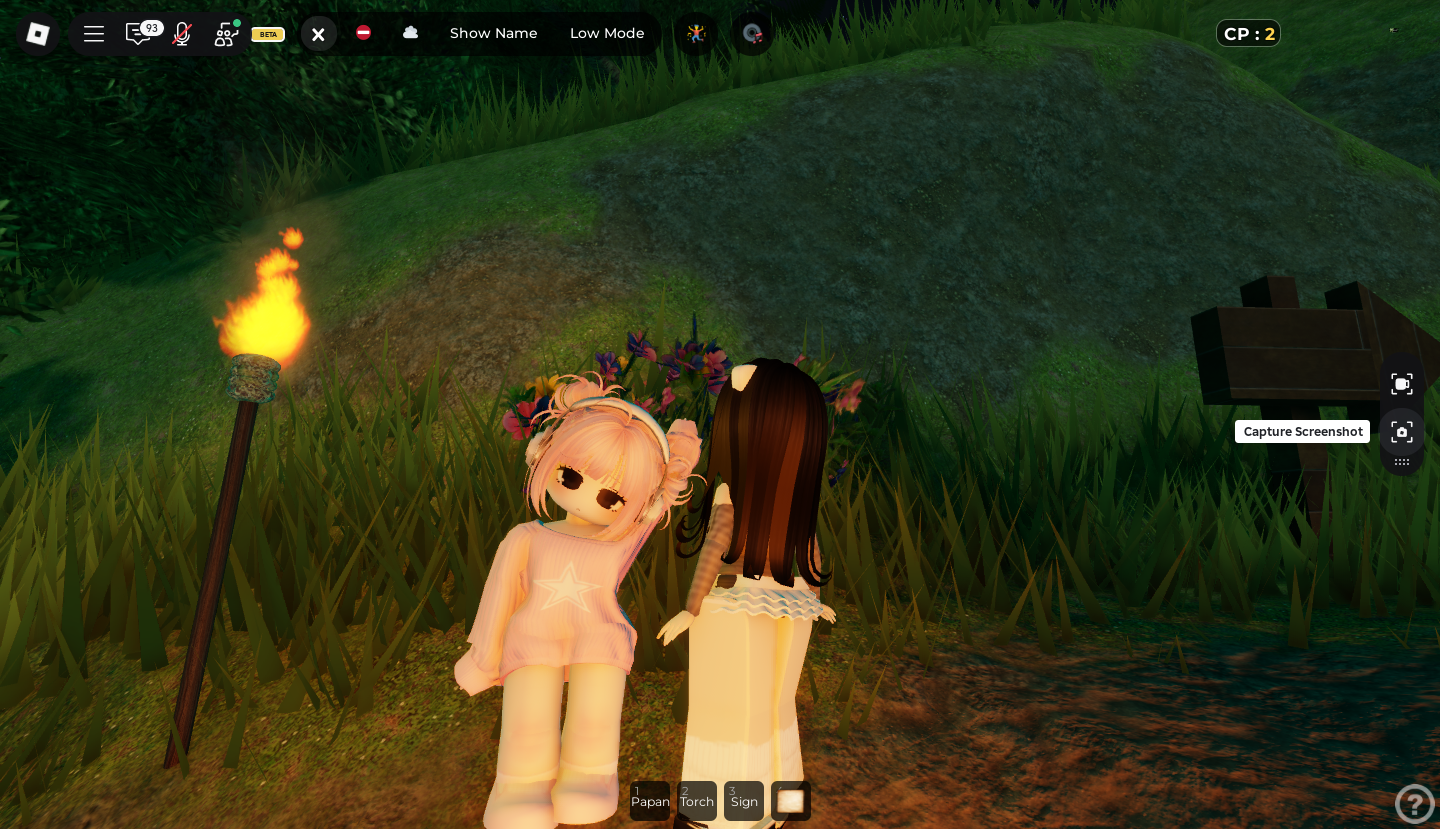
Task: Open the party connect icon marked BETA
Action: click(x=227, y=34)
